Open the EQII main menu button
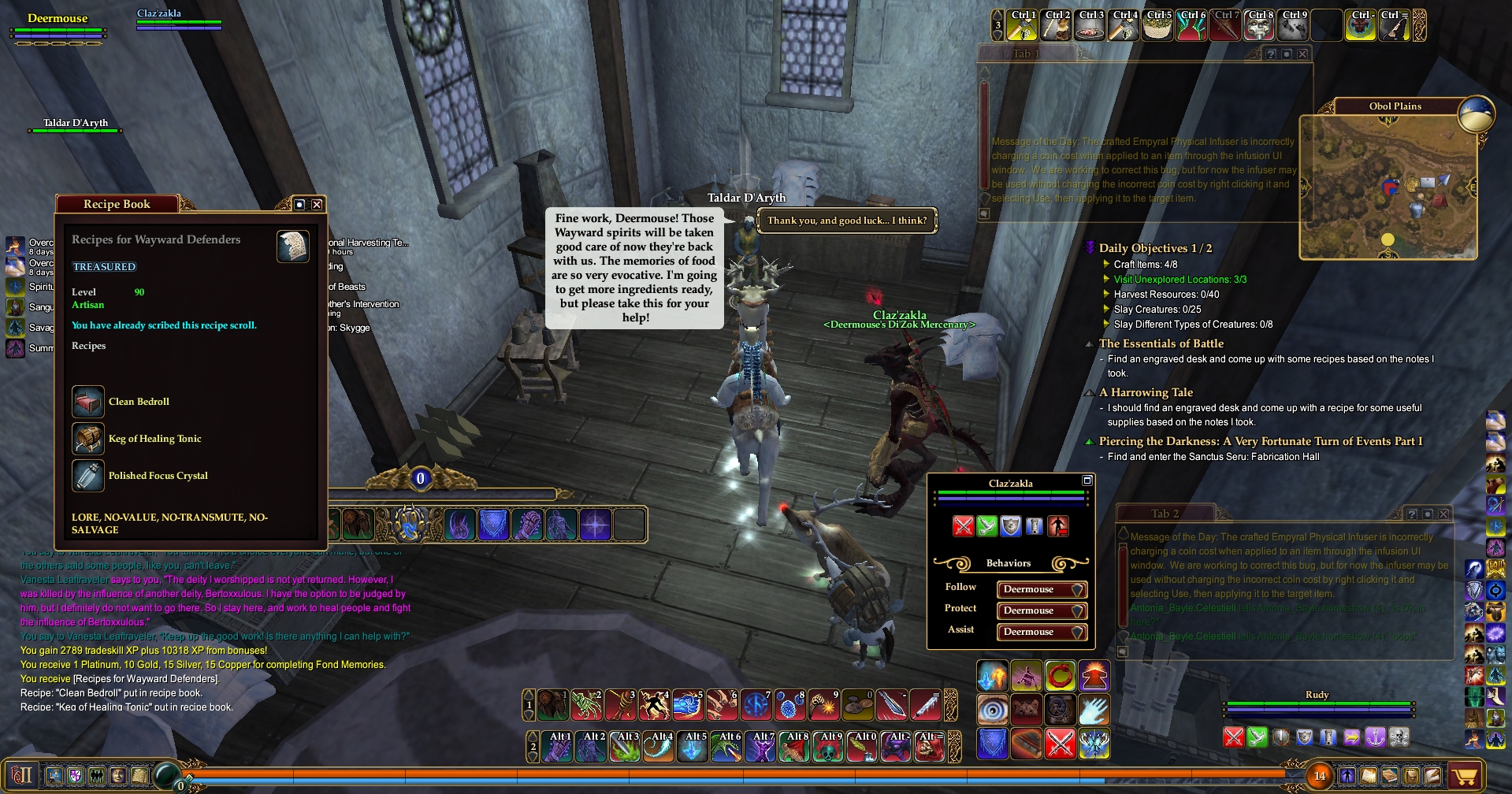 [22, 775]
